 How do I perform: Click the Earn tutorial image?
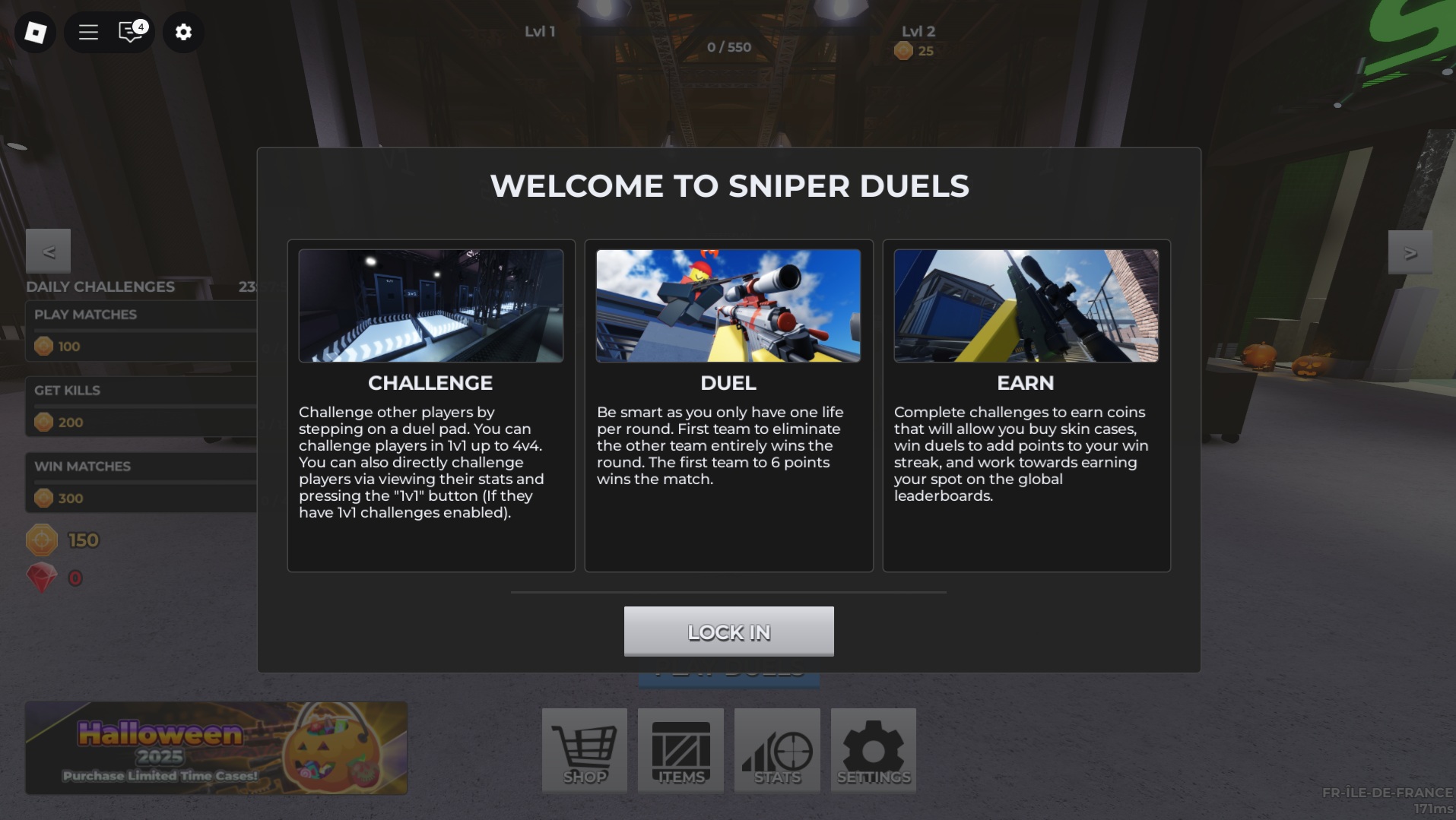(x=1026, y=306)
